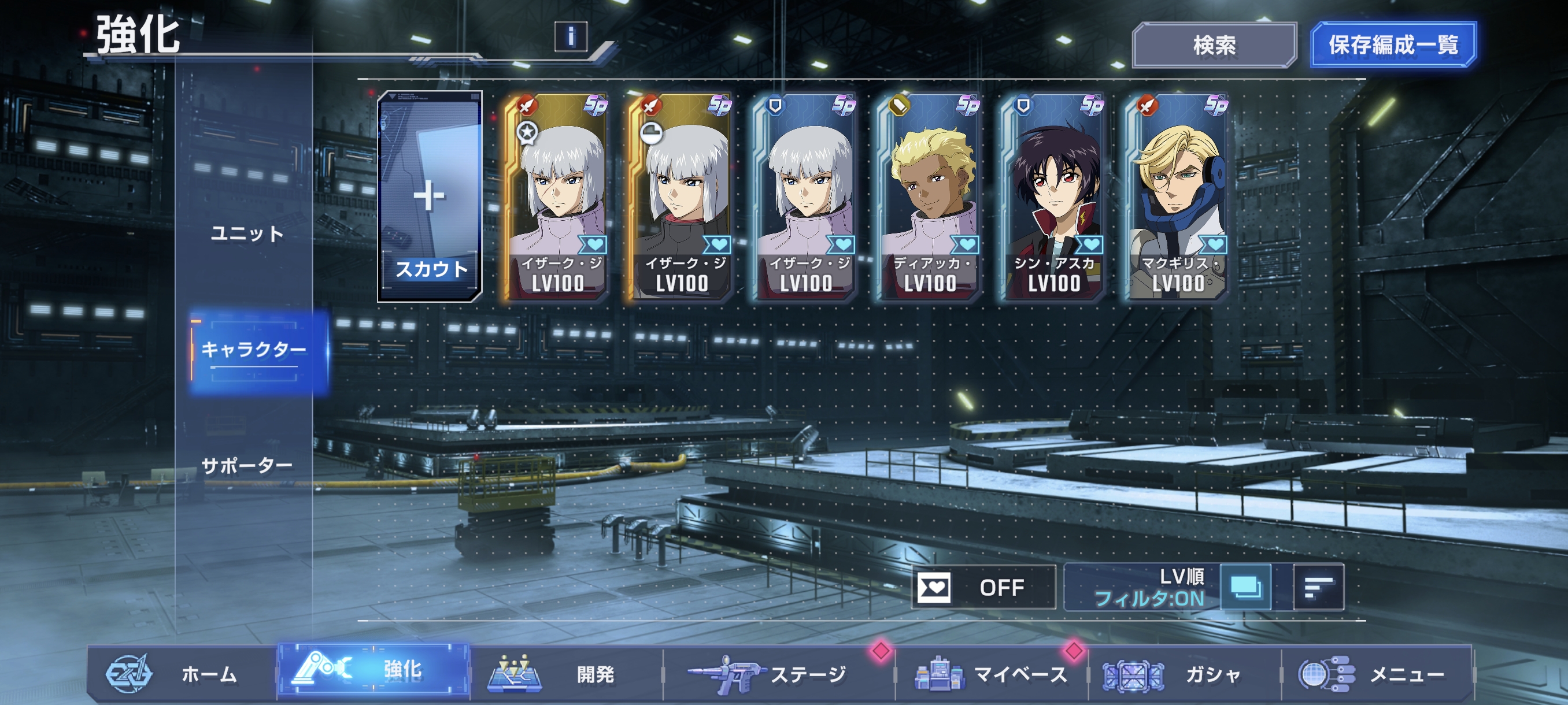1568x705 pixels.
Task: Show the 保存編成一覧 saved formations list
Action: tap(1393, 45)
